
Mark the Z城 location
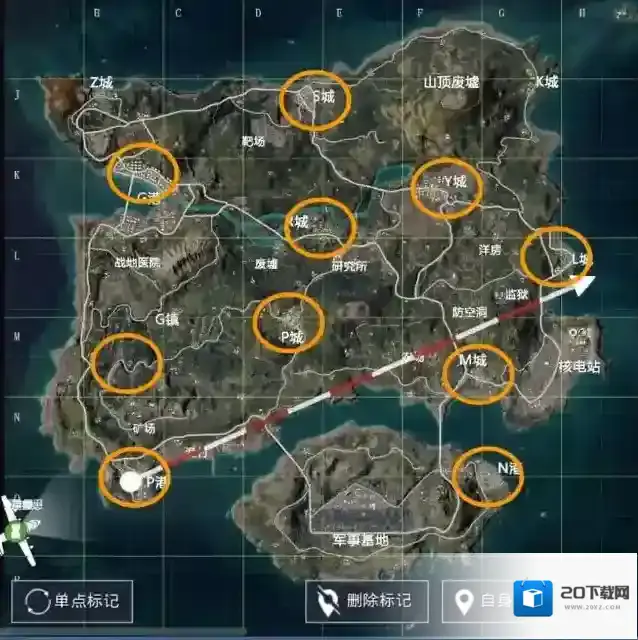point(101,83)
